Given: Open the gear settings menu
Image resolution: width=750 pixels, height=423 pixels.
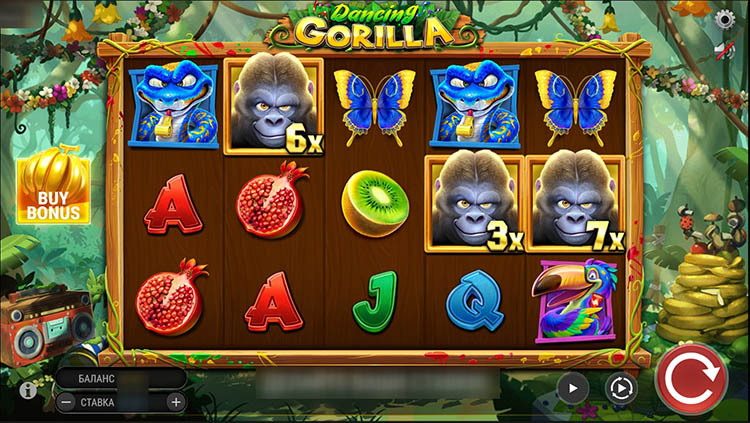Looking at the screenshot, I should pyautogui.click(x=725, y=18).
